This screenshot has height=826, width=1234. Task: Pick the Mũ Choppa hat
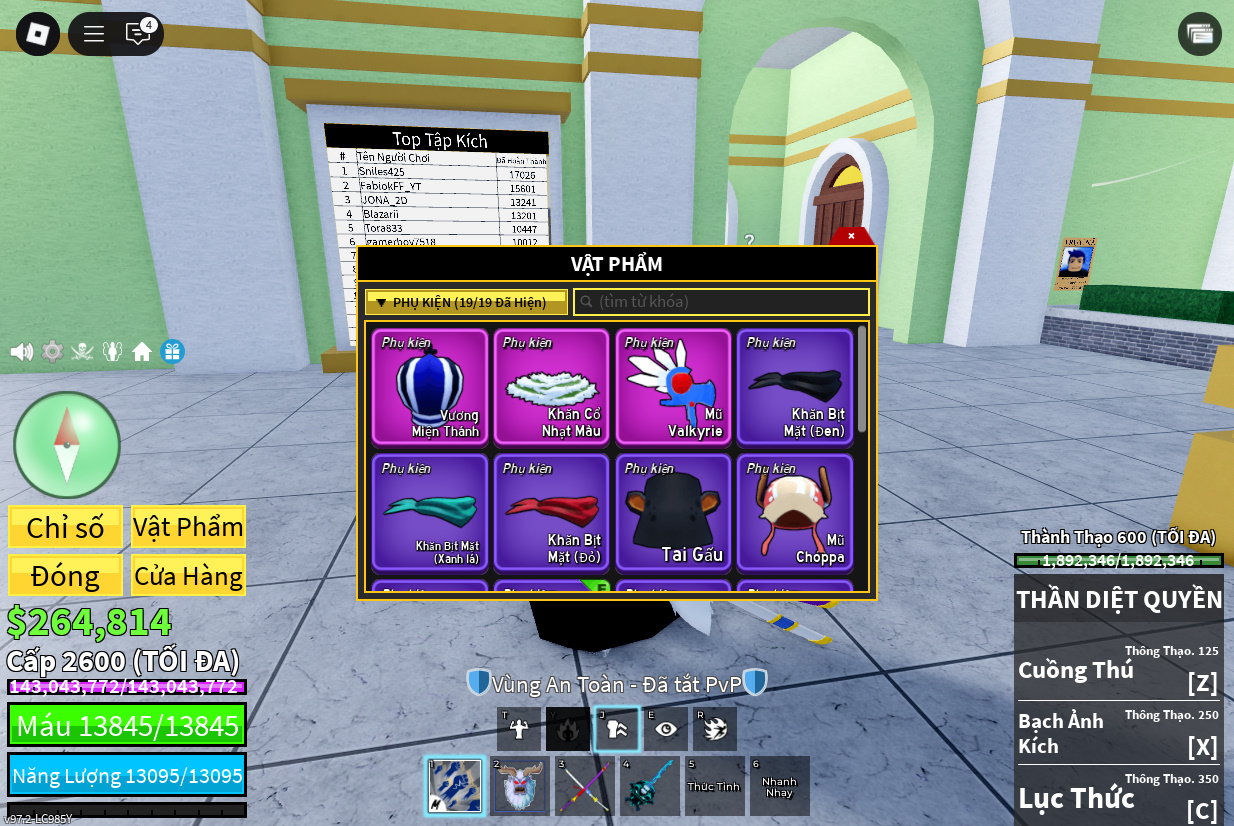pyautogui.click(x=795, y=512)
